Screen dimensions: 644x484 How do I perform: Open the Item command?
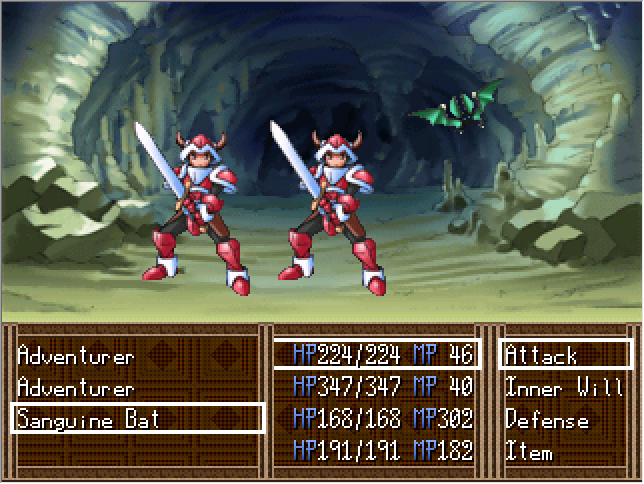click(x=529, y=451)
